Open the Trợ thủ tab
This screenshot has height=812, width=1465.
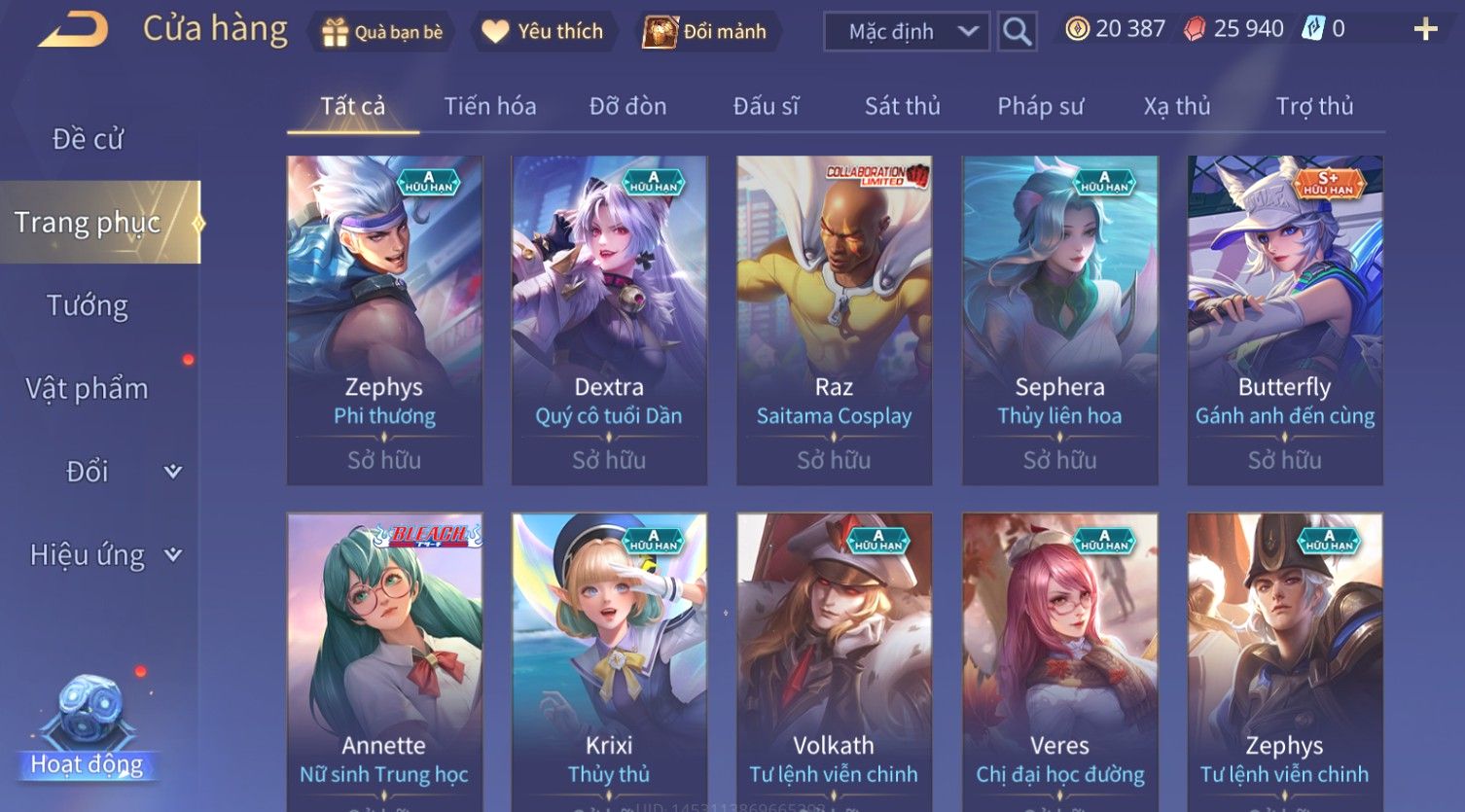point(1314,106)
